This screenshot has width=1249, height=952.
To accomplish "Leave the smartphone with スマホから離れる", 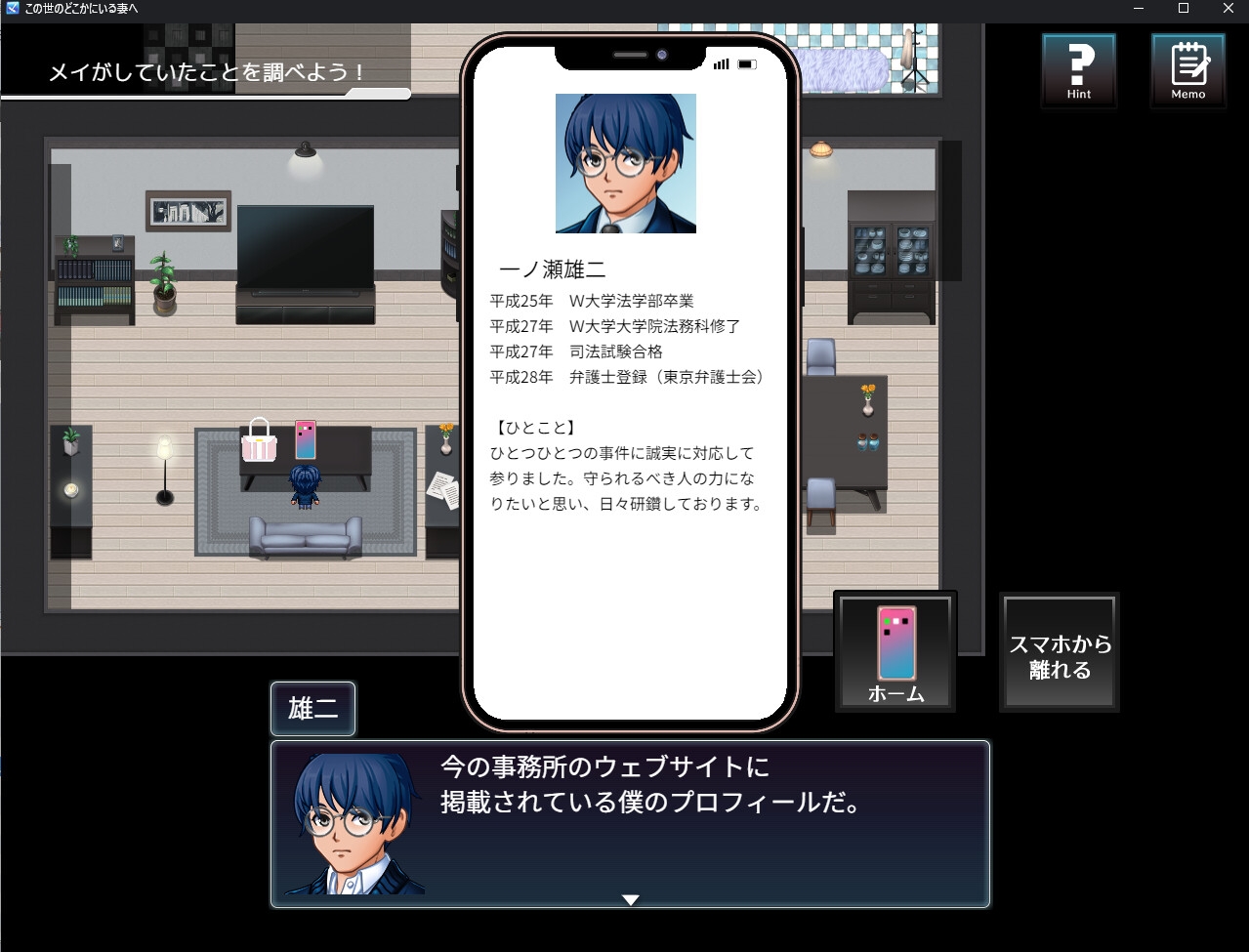I will [1060, 653].
